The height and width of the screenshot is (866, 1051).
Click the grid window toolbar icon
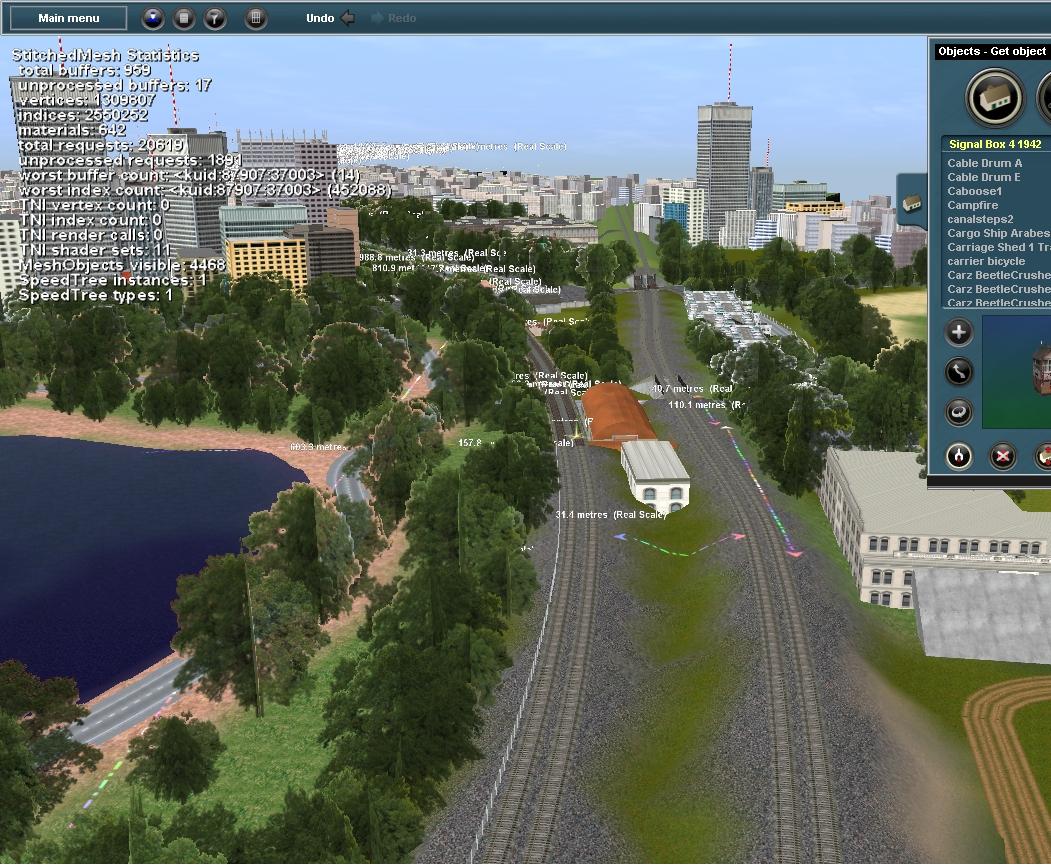[256, 18]
